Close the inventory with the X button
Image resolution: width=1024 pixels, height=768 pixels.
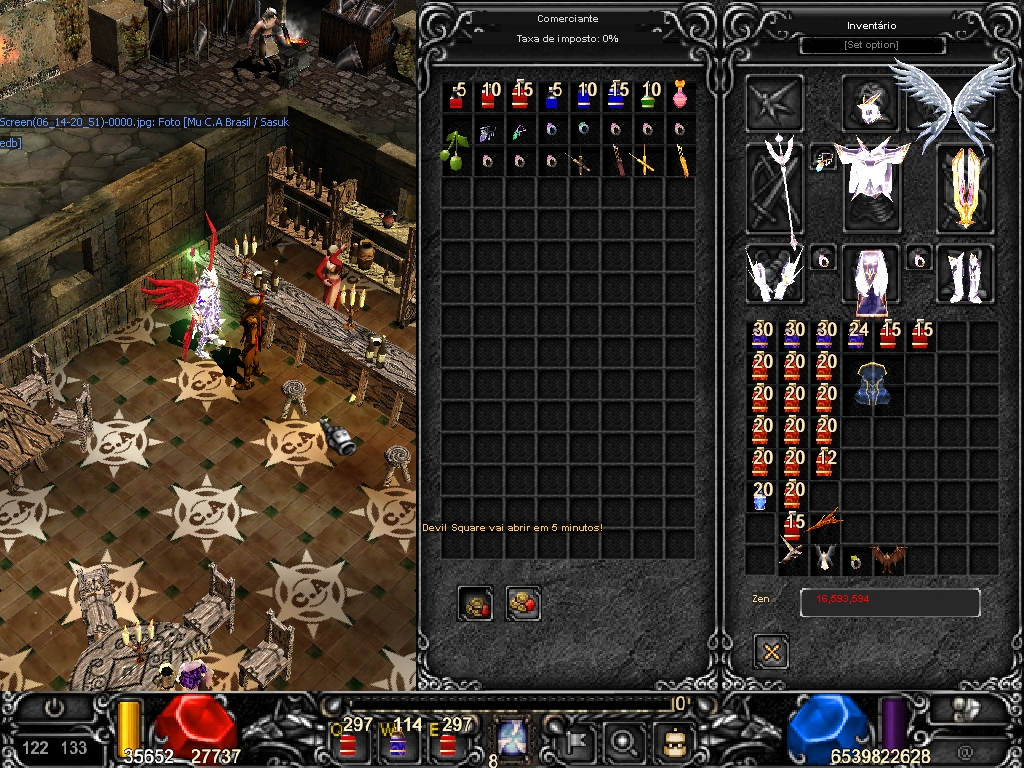click(771, 652)
